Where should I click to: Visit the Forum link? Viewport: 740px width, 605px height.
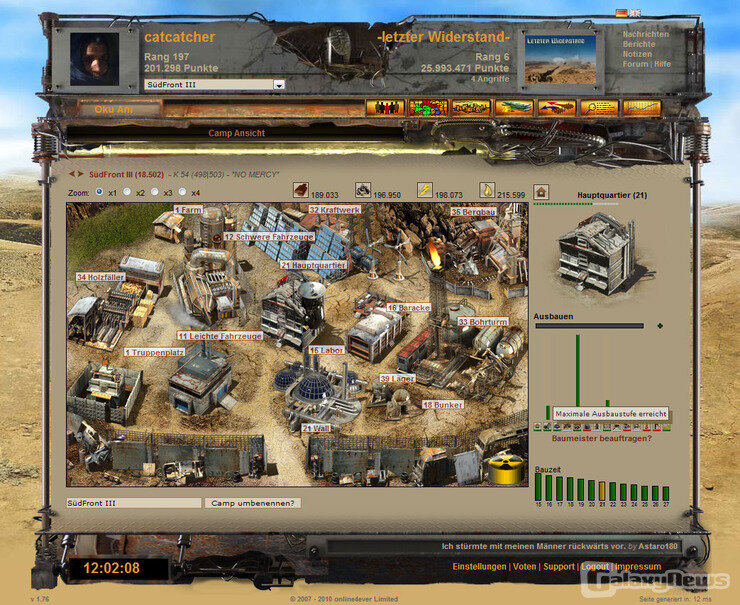pos(635,64)
